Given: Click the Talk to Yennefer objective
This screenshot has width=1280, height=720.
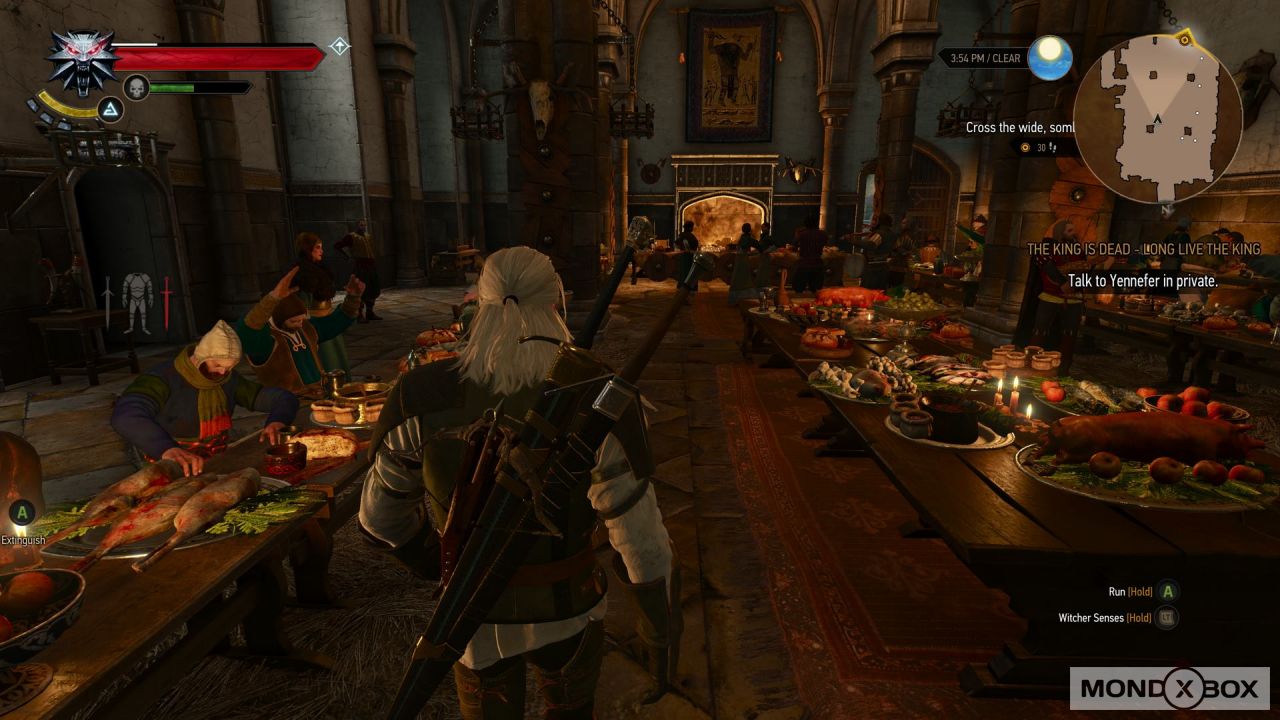Looking at the screenshot, I should [1142, 281].
